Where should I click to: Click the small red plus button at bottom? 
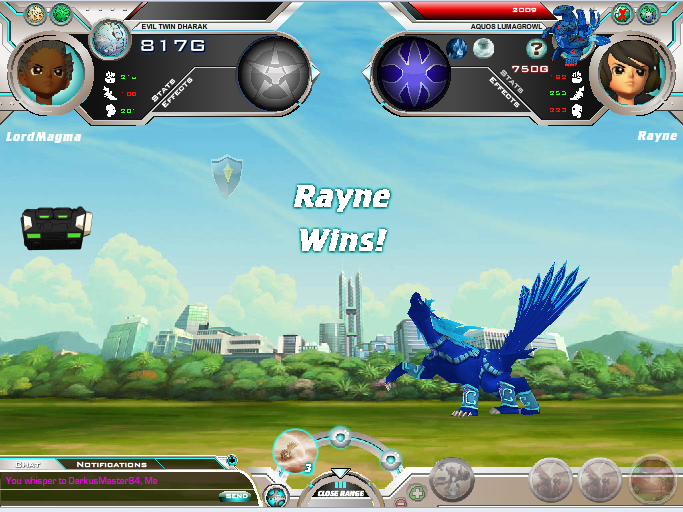[x=415, y=493]
